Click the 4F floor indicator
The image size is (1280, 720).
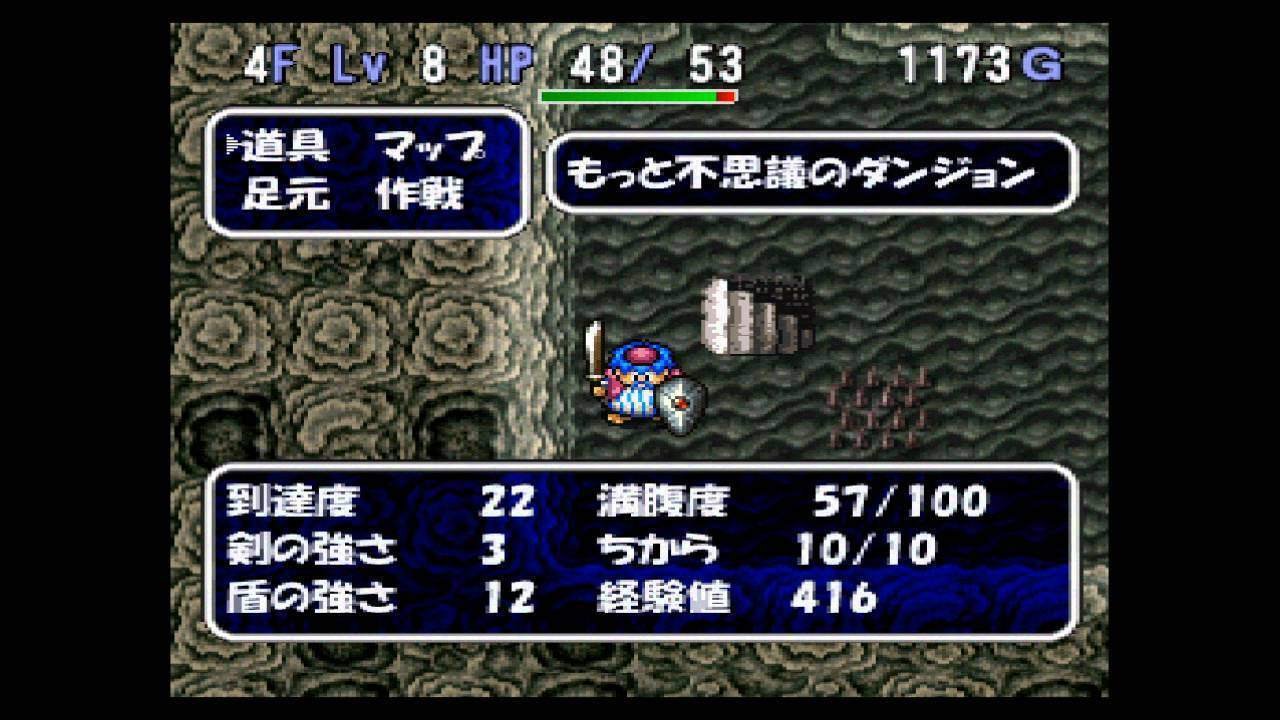click(x=268, y=63)
